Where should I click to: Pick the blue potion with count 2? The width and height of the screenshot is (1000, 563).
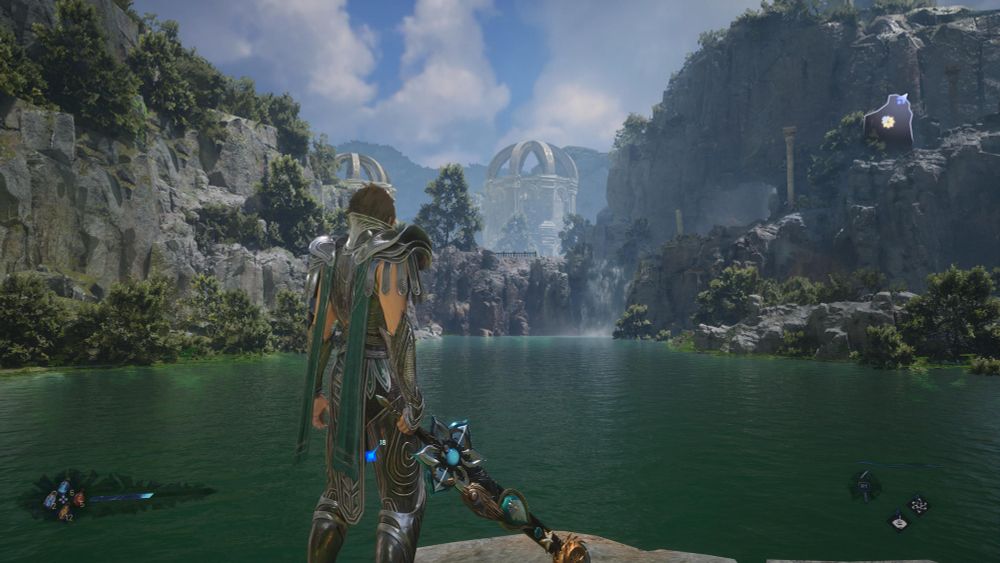tap(50, 501)
